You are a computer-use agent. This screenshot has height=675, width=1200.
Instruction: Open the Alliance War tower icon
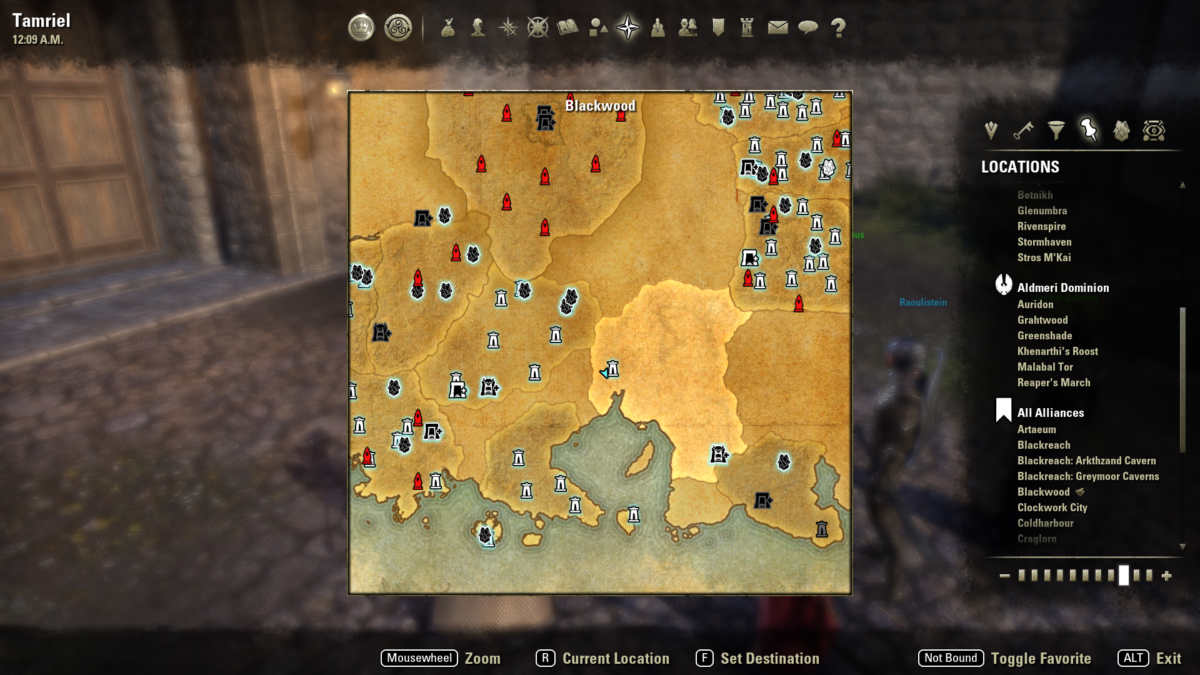tap(747, 28)
